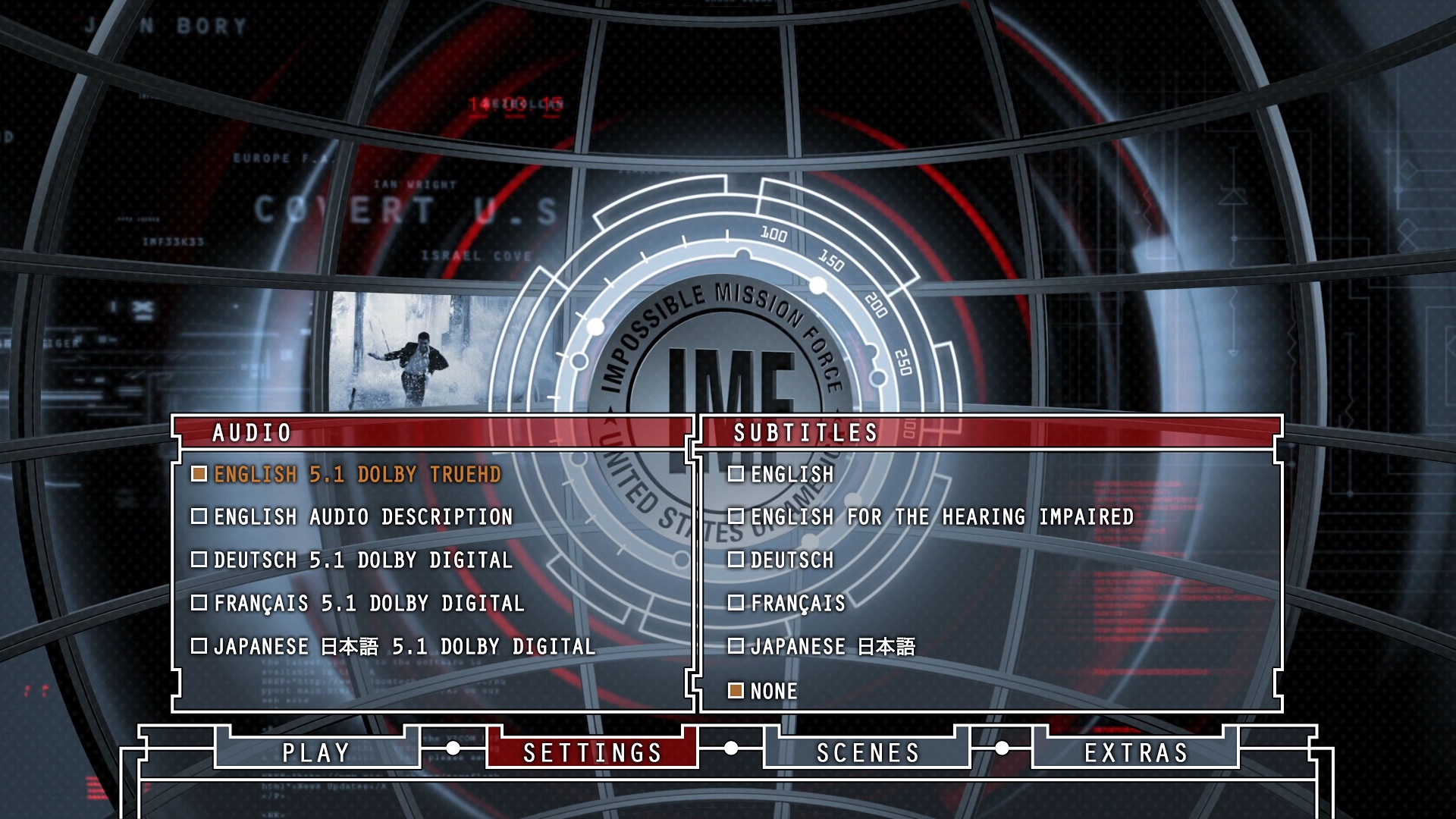Turn on Deutsch subtitles
This screenshot has width=1456, height=819.
[791, 560]
